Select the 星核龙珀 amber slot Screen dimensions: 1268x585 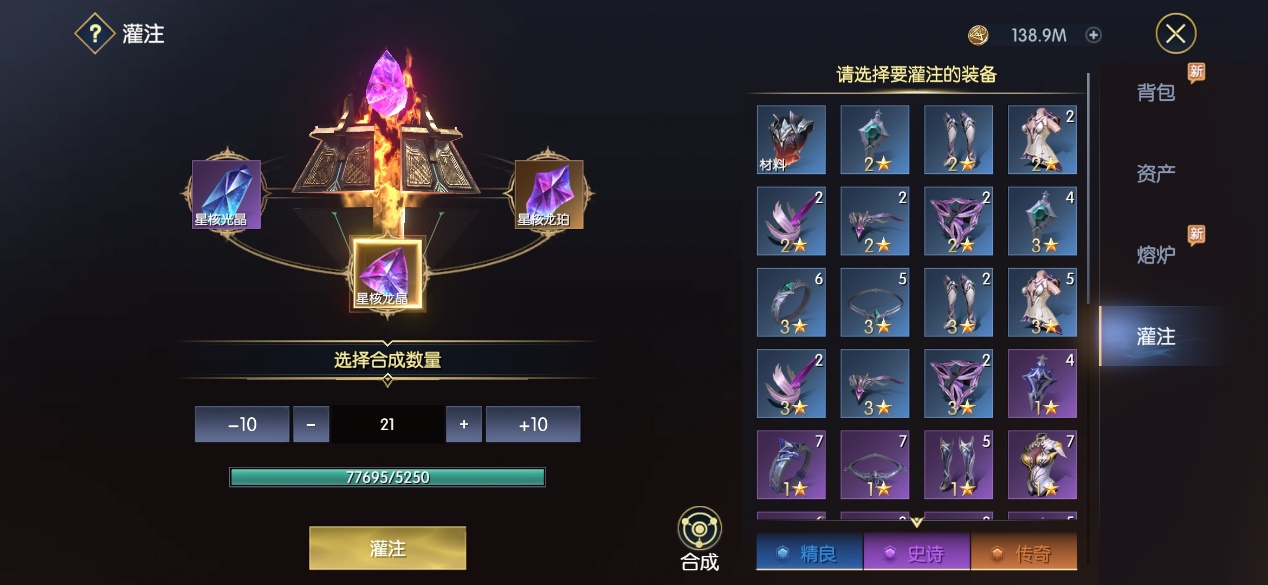point(547,194)
